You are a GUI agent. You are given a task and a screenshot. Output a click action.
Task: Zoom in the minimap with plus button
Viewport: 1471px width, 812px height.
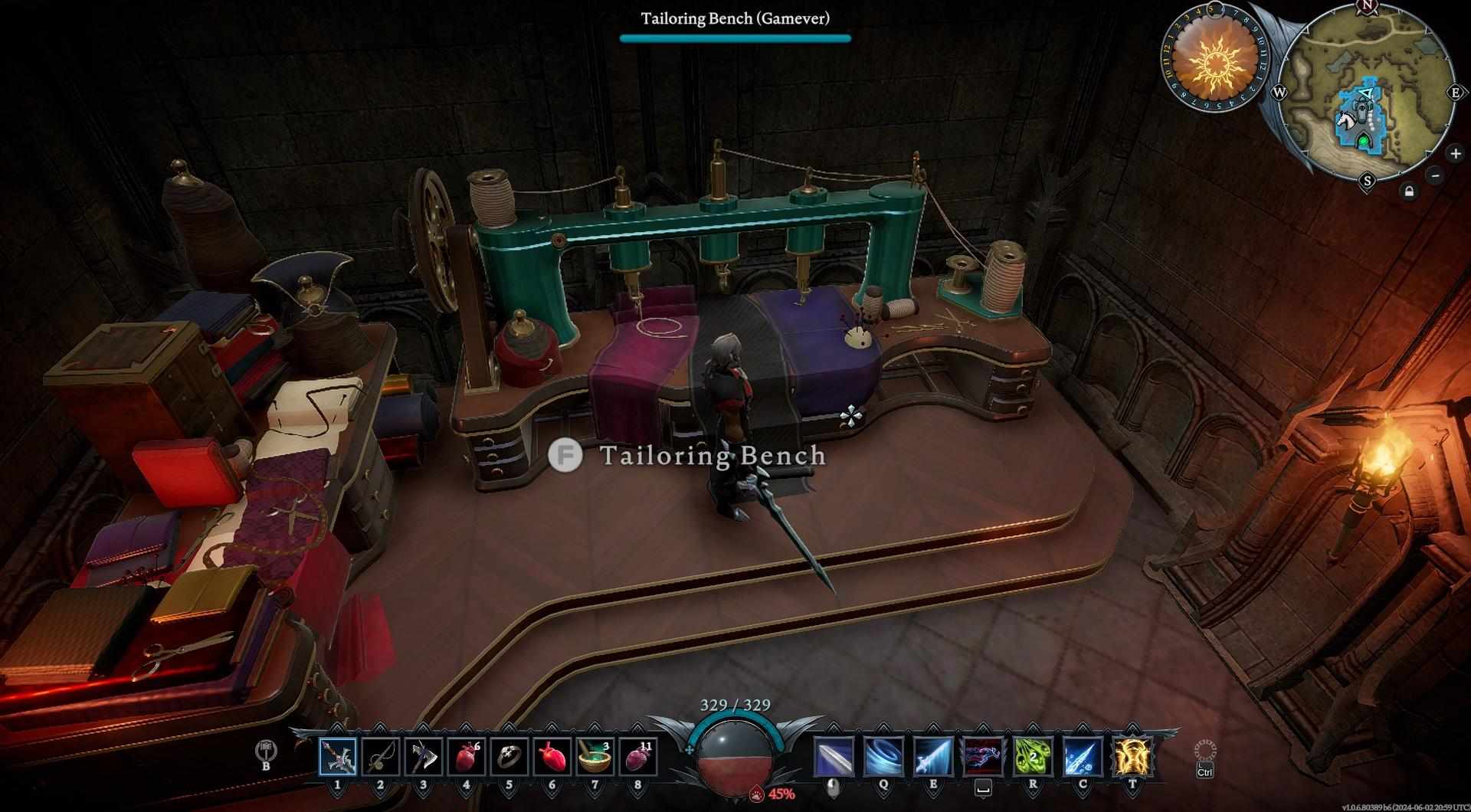click(1455, 153)
